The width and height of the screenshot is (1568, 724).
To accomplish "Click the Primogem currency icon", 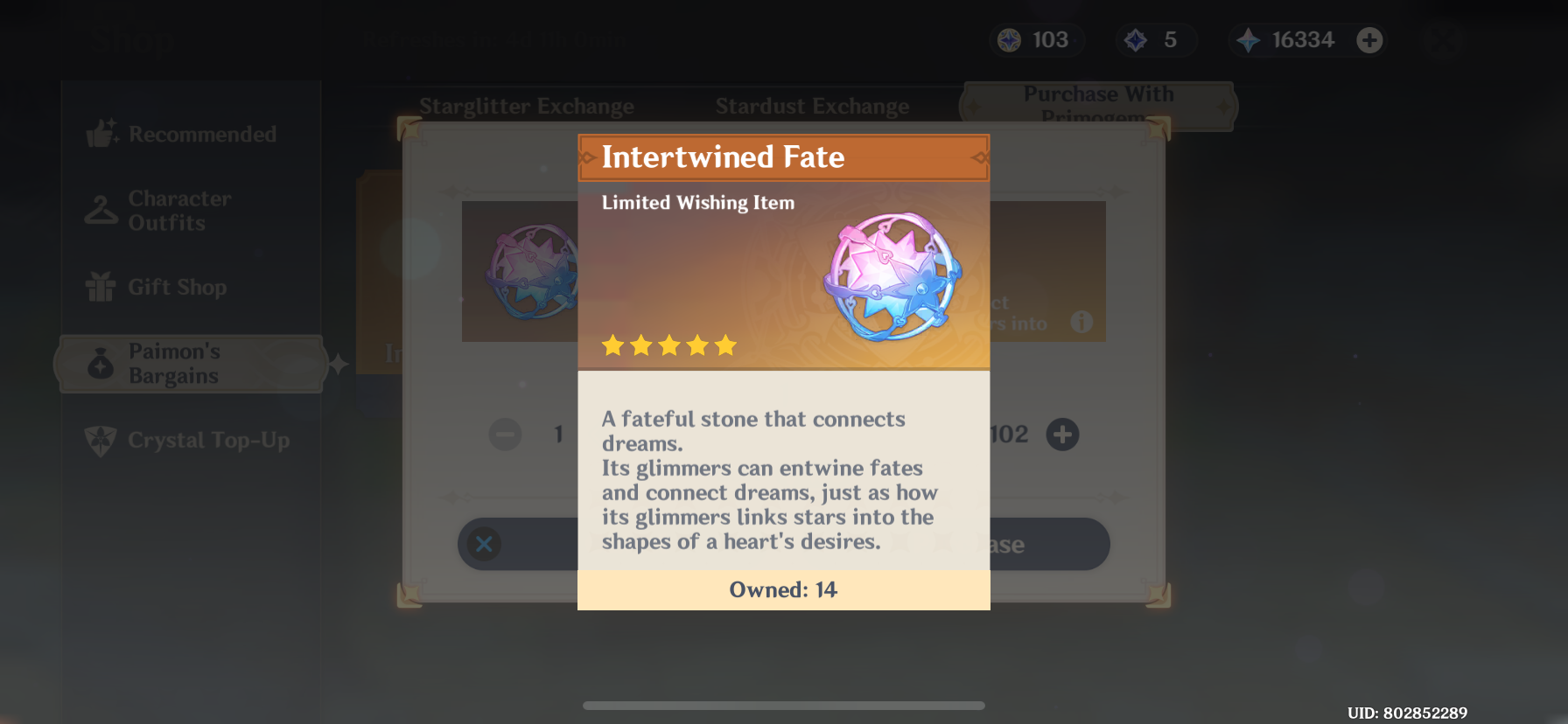I will click(1249, 39).
